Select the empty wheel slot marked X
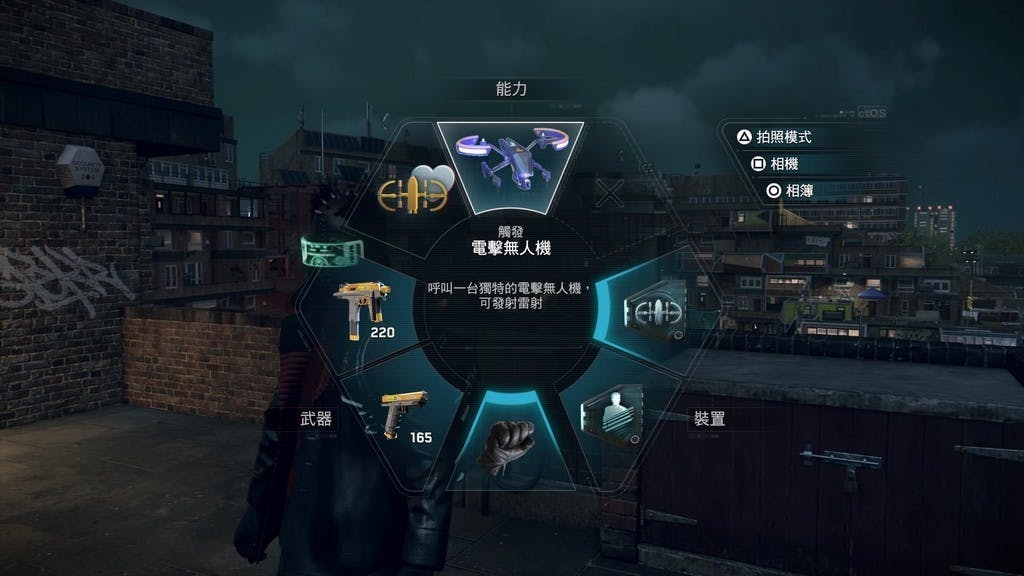The height and width of the screenshot is (576, 1024). 609,192
